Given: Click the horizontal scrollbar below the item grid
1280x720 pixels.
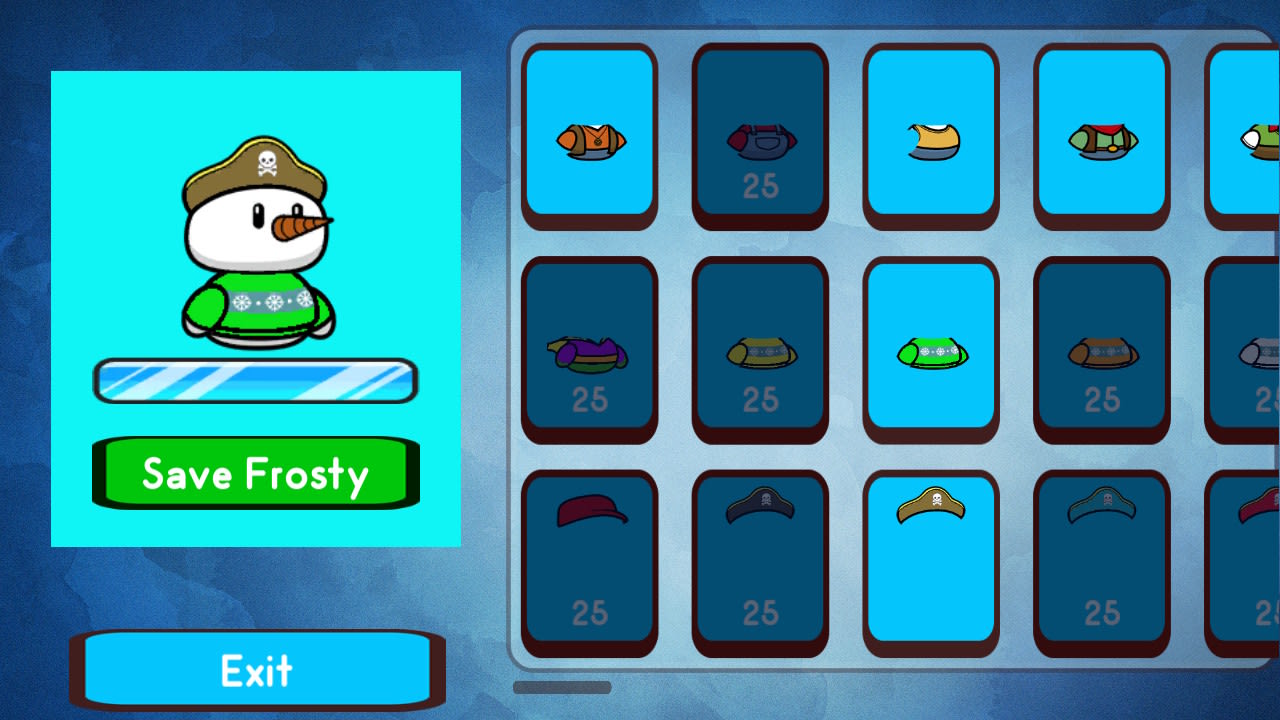Looking at the screenshot, I should pos(563,688).
